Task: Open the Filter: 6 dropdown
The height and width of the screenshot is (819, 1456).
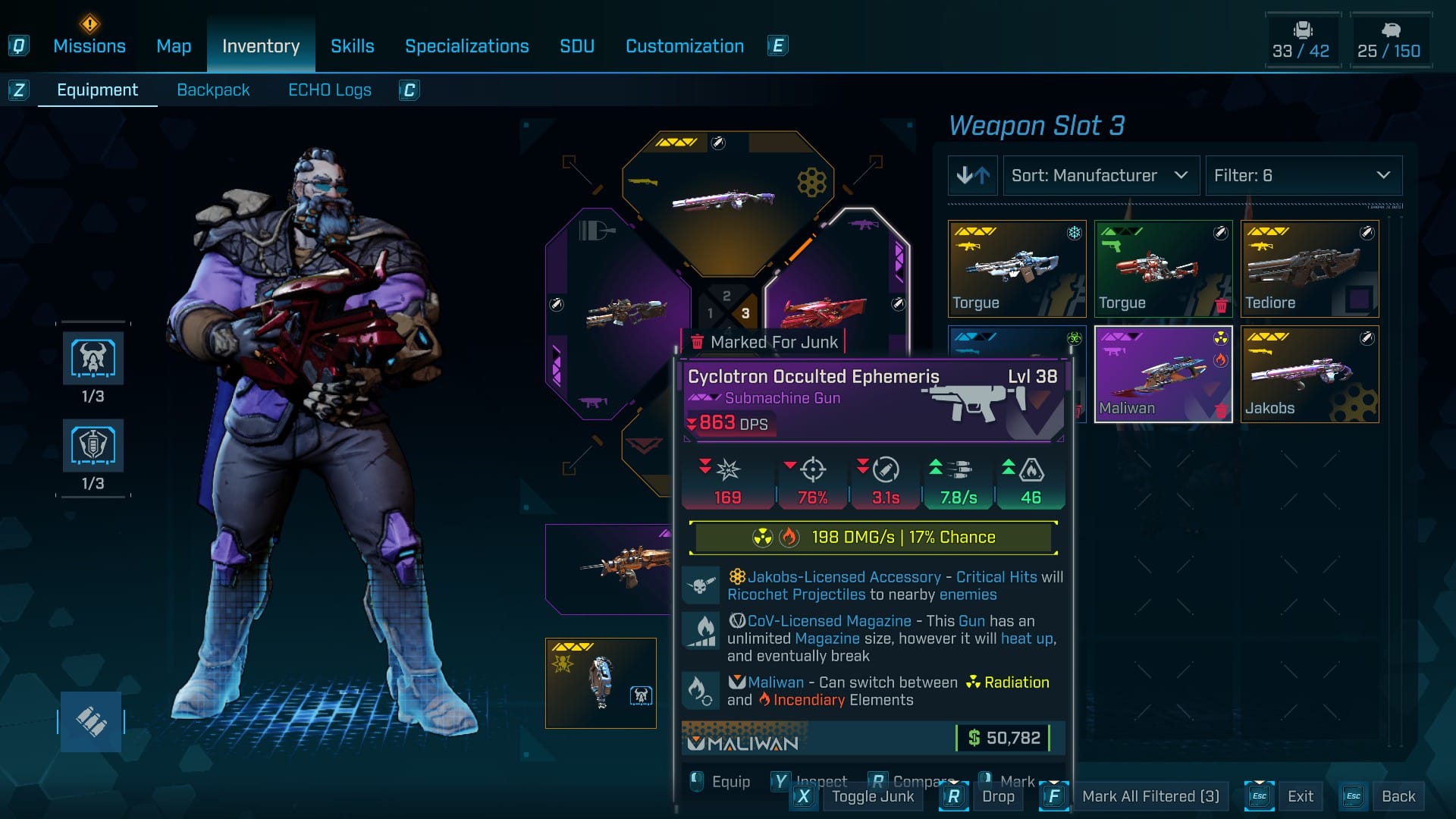Action: (x=1303, y=176)
